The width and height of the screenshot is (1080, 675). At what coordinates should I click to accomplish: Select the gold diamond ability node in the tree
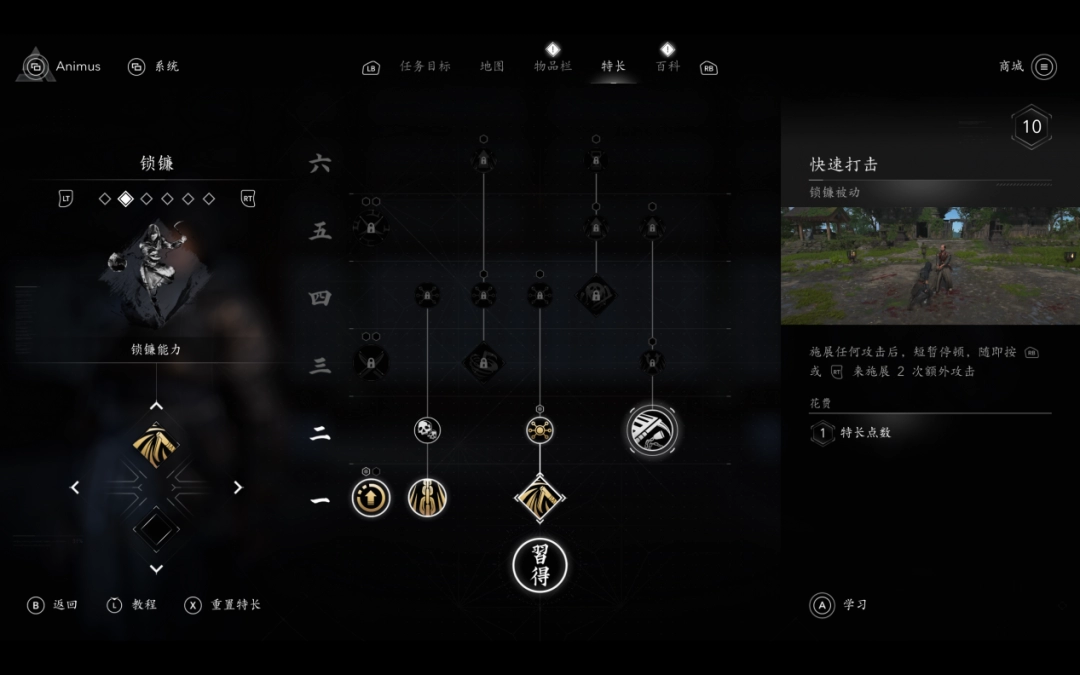coord(540,497)
